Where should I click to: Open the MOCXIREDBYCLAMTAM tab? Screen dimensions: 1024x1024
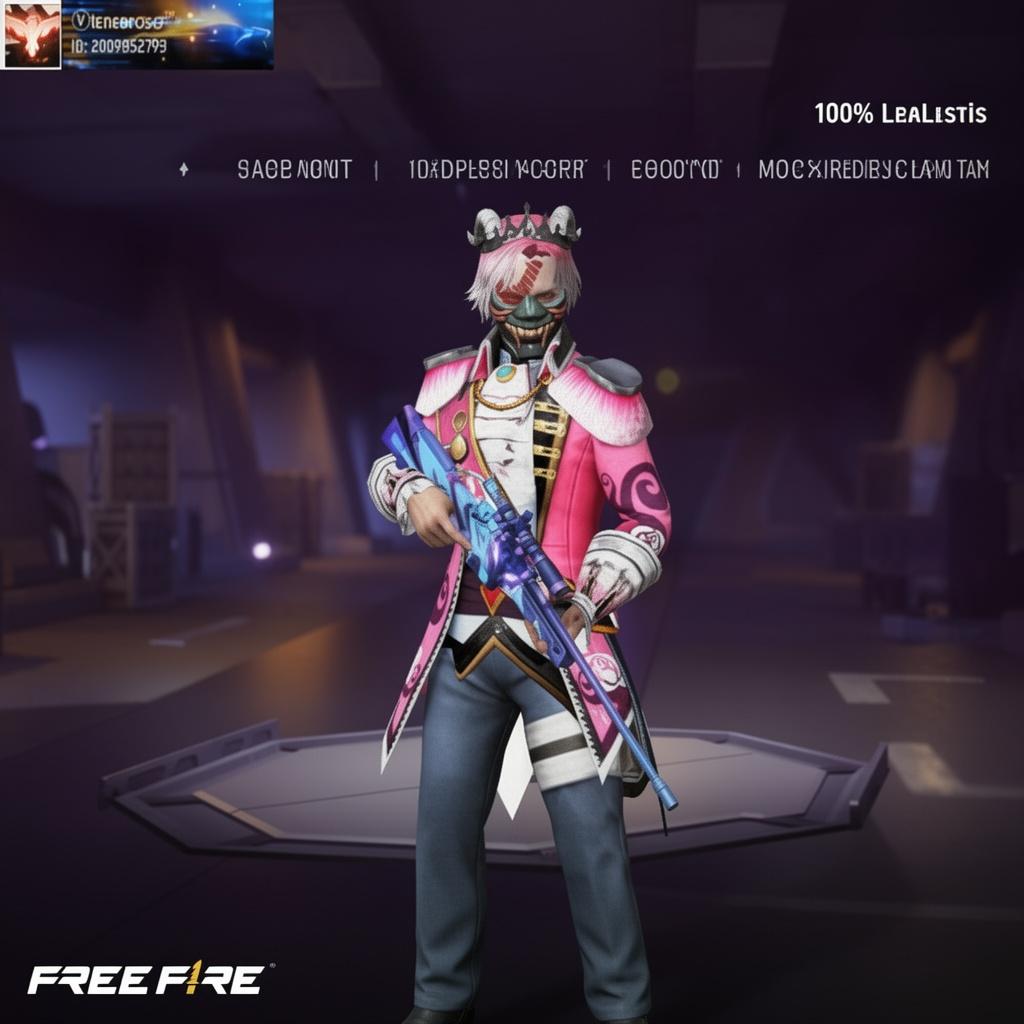(873, 170)
